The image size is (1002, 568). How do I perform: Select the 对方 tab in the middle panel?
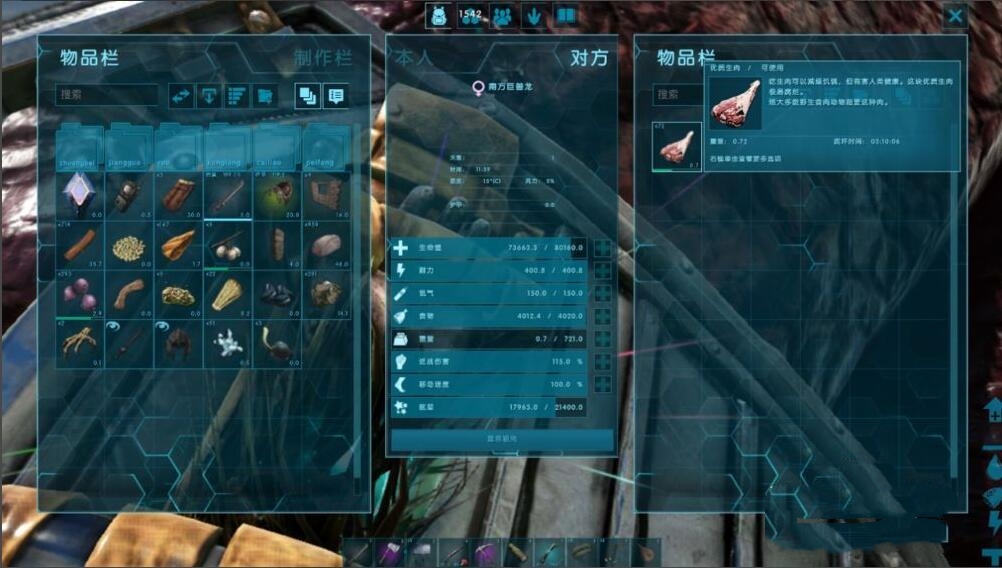(589, 57)
